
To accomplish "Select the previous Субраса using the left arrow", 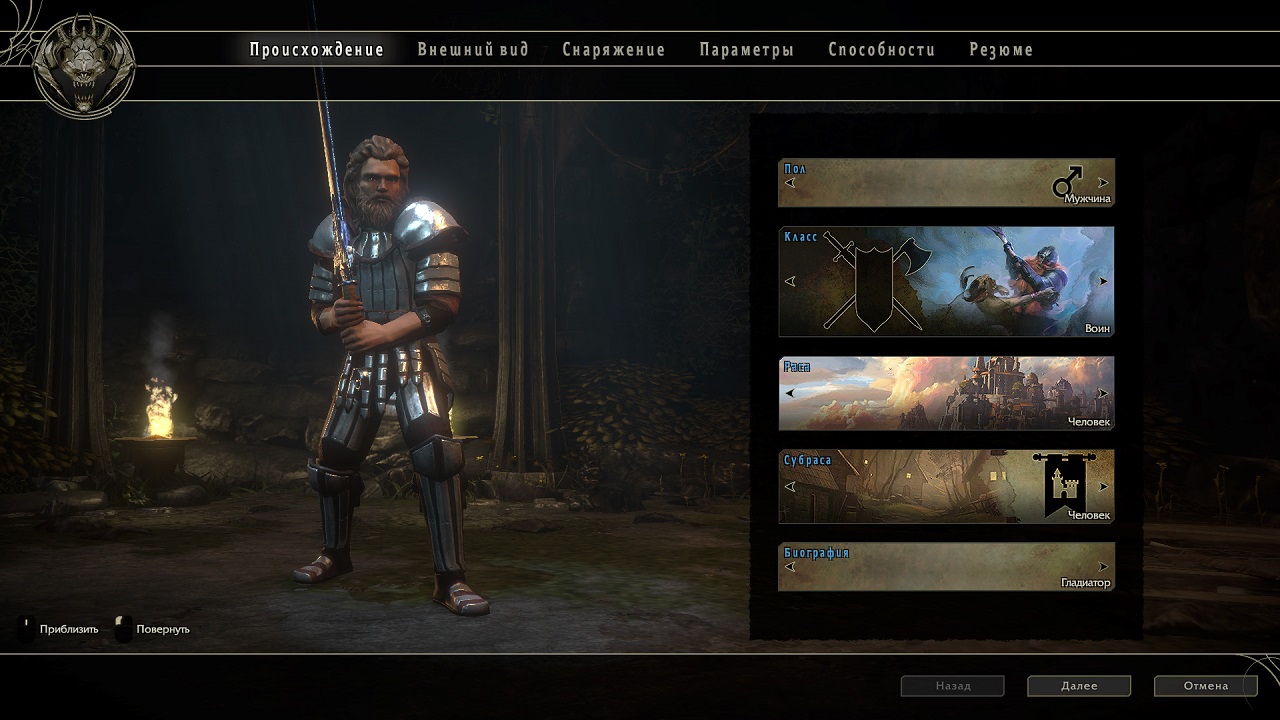I will coord(790,487).
